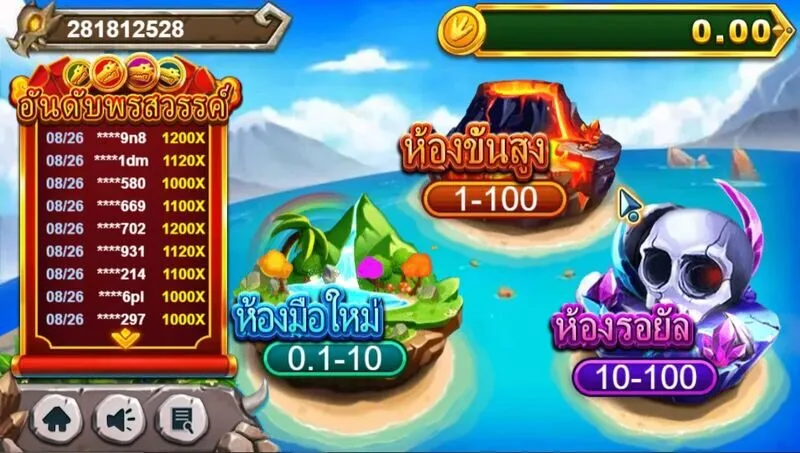Toggle the sound speaker button

click(119, 418)
